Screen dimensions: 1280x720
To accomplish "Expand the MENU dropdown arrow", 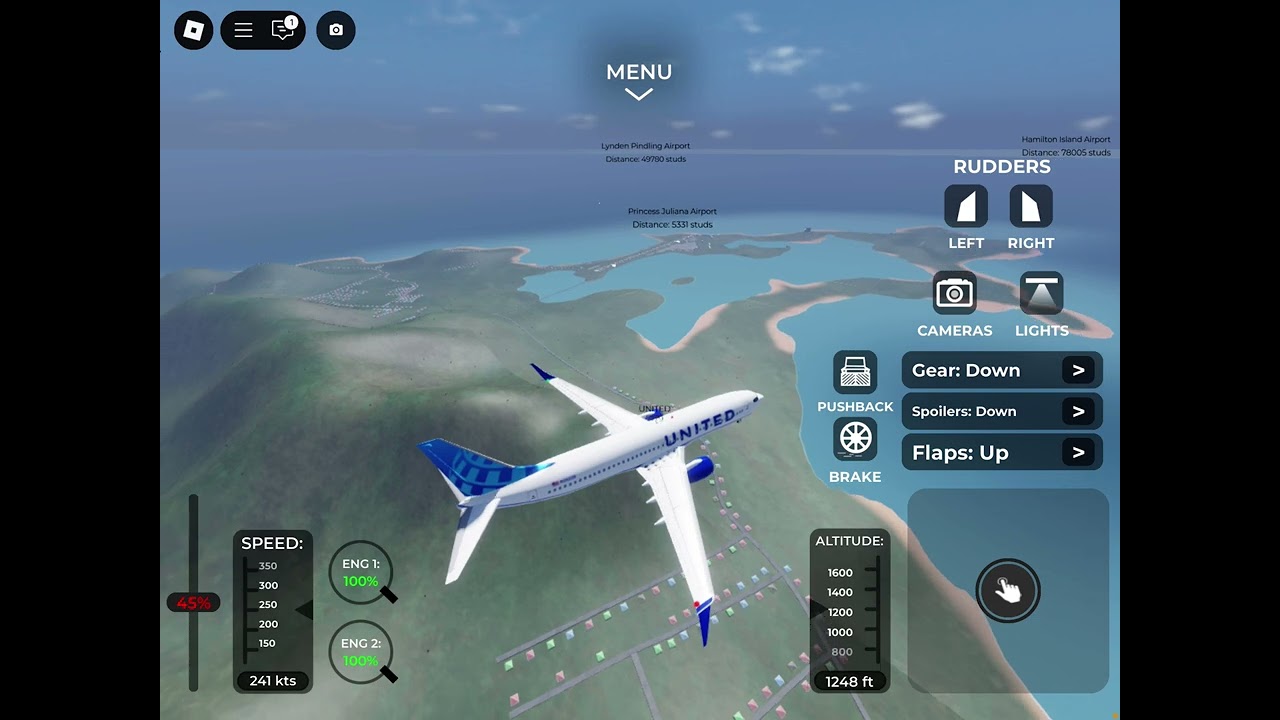I will point(639,94).
